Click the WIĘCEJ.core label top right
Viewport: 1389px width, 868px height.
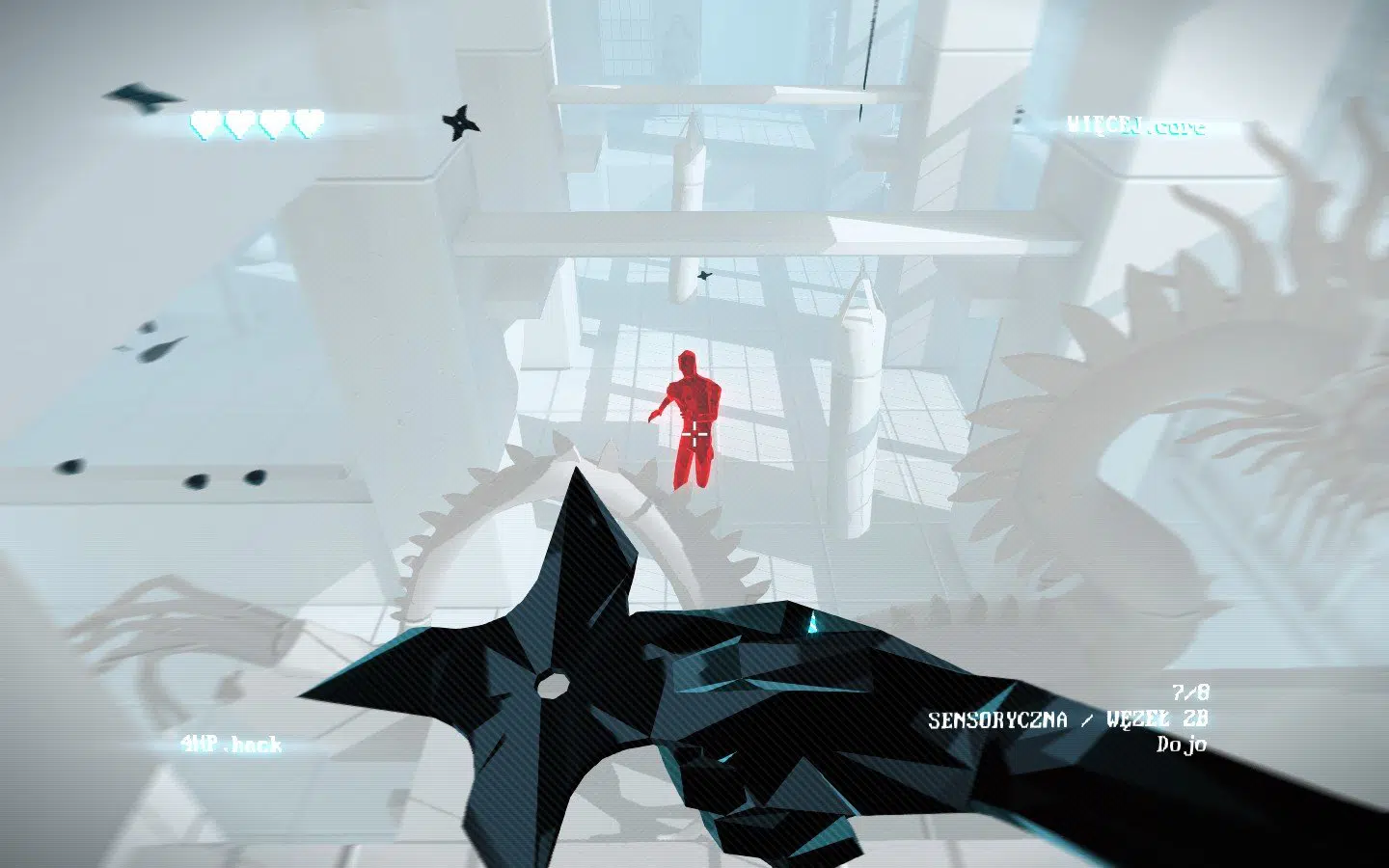tap(1136, 125)
